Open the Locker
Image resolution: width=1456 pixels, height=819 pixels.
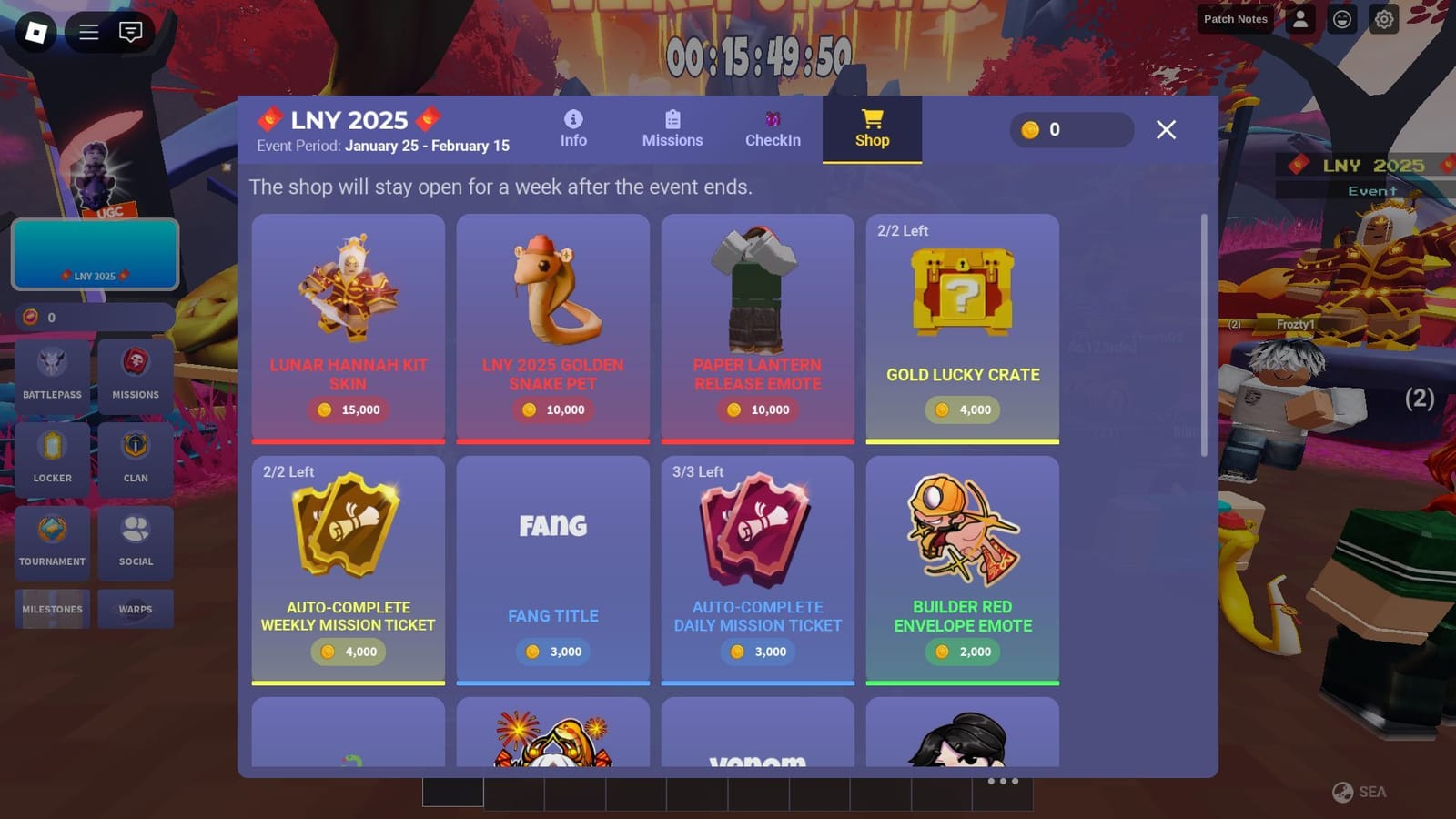click(x=52, y=457)
